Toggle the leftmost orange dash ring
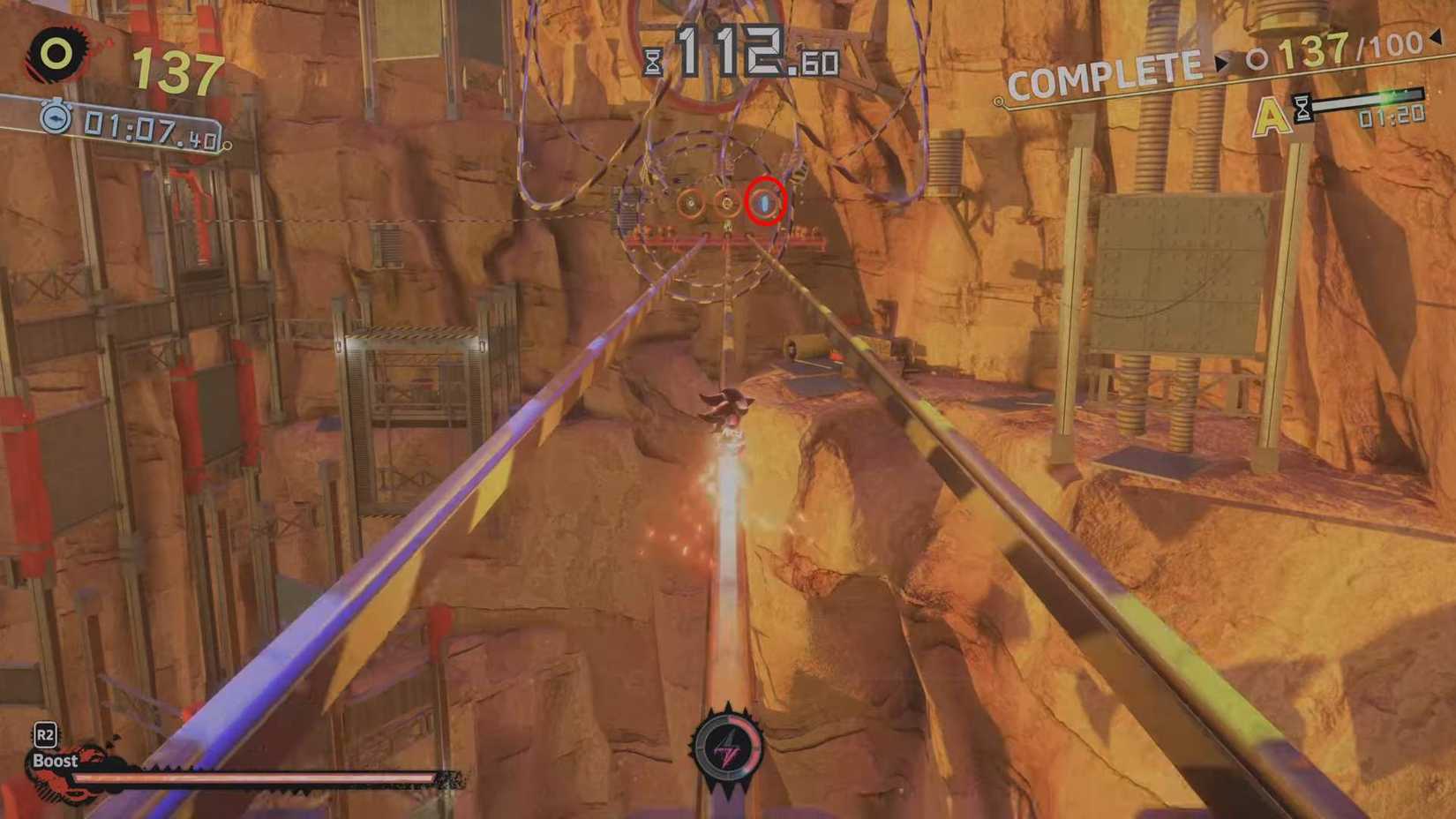This screenshot has height=819, width=1456. click(x=691, y=201)
